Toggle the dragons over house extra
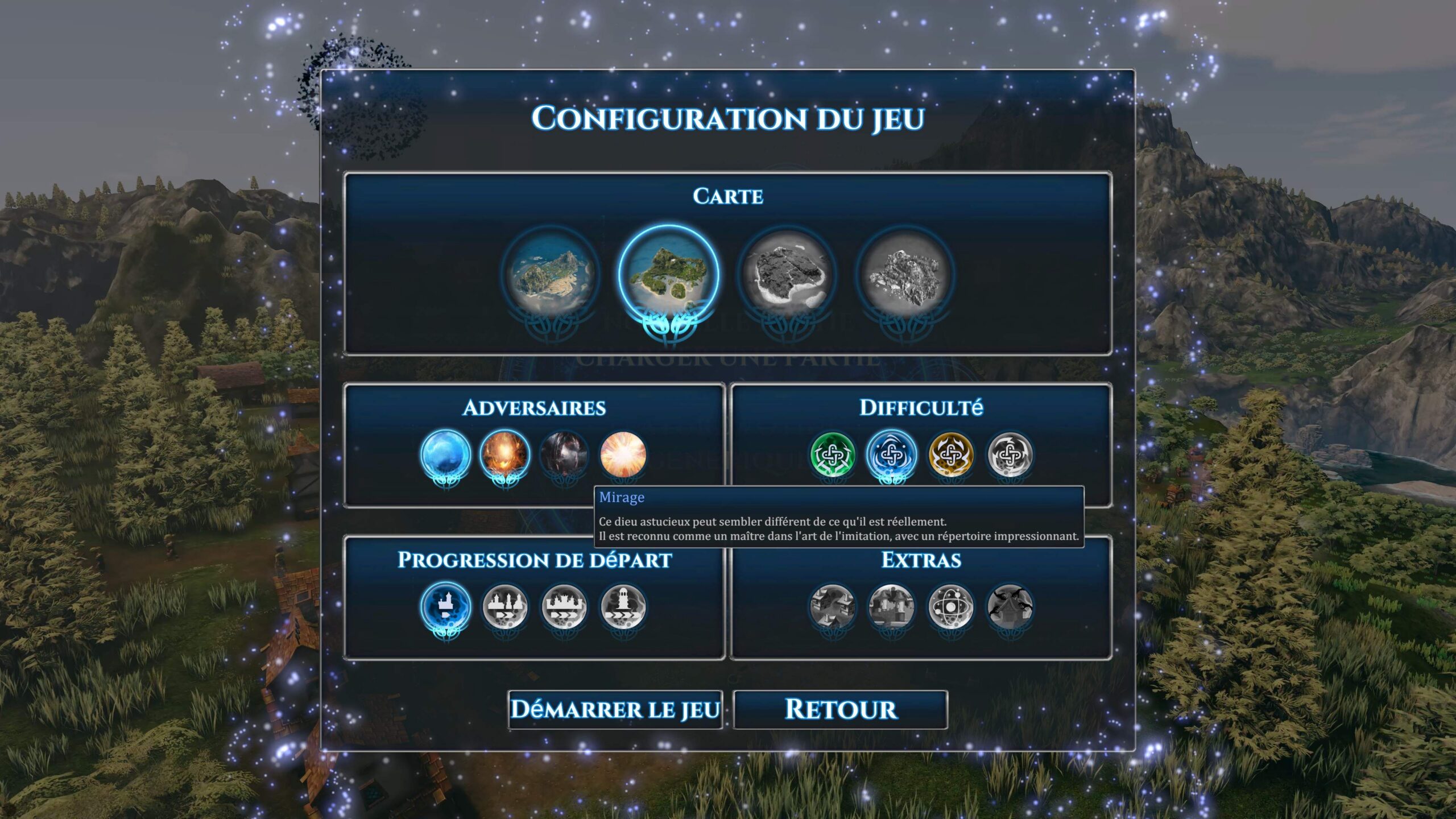 click(1010, 606)
